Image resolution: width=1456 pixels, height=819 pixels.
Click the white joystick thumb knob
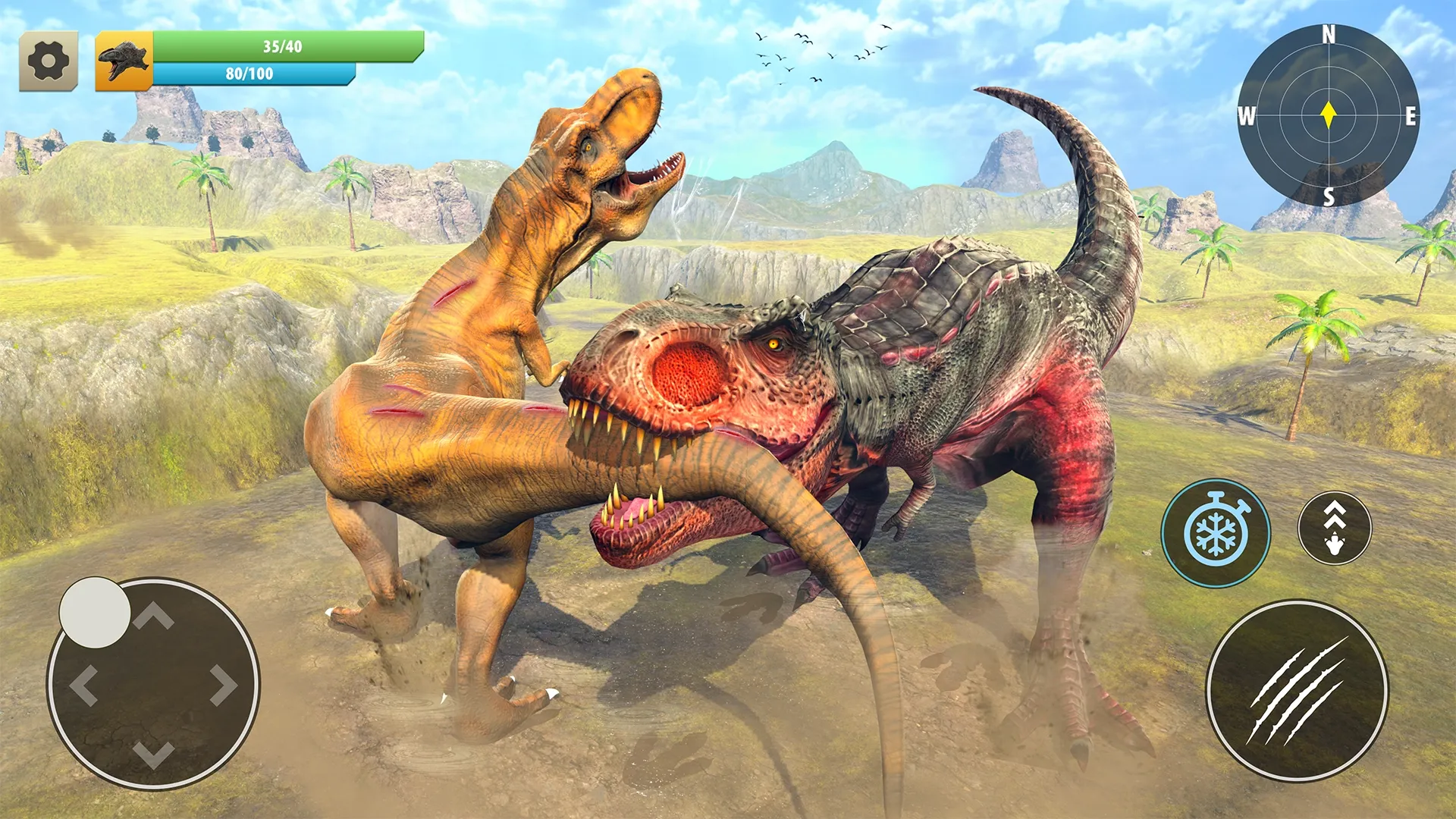point(95,613)
